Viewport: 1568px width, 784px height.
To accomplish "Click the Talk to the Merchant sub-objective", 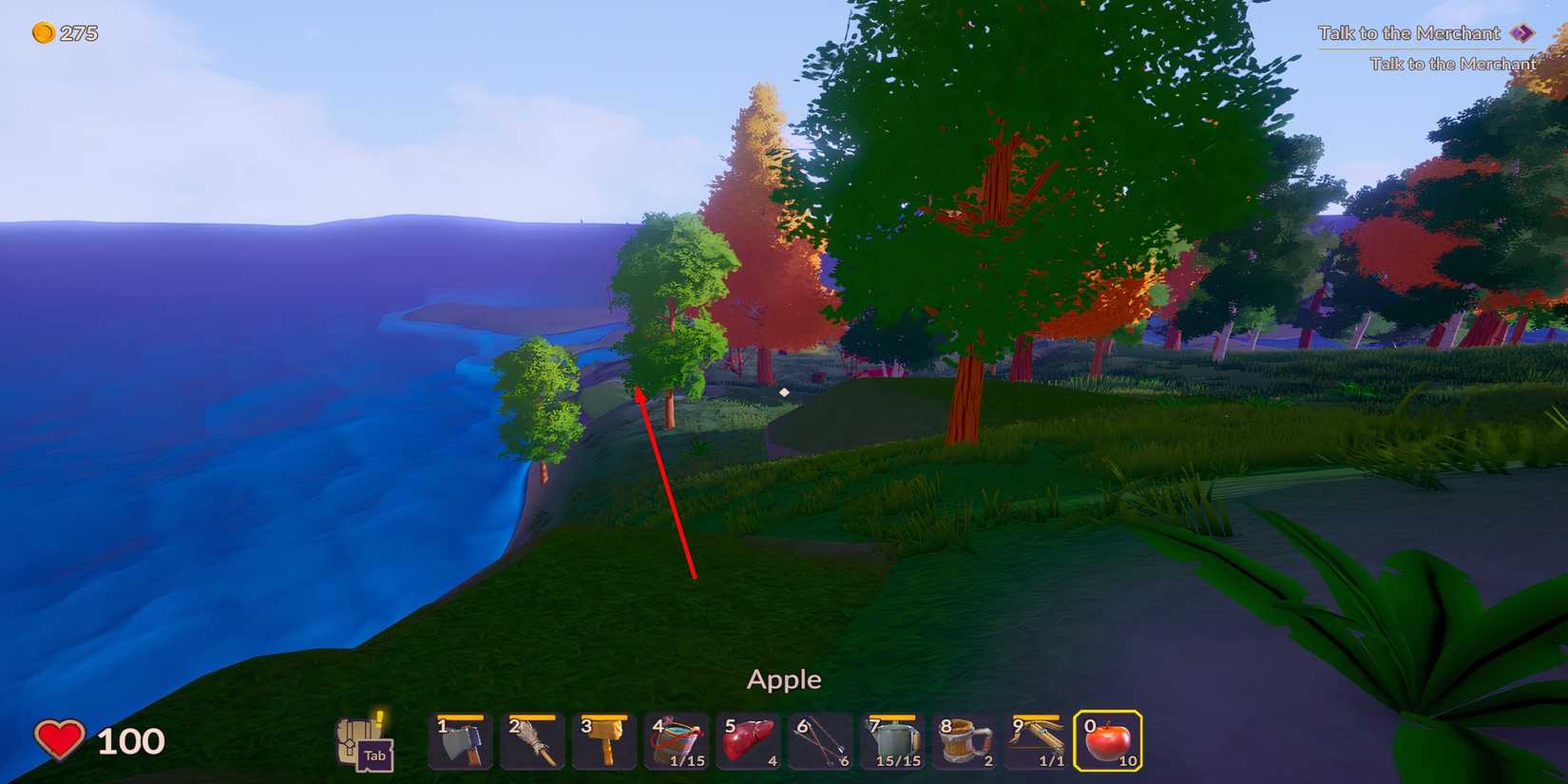I will point(1452,63).
